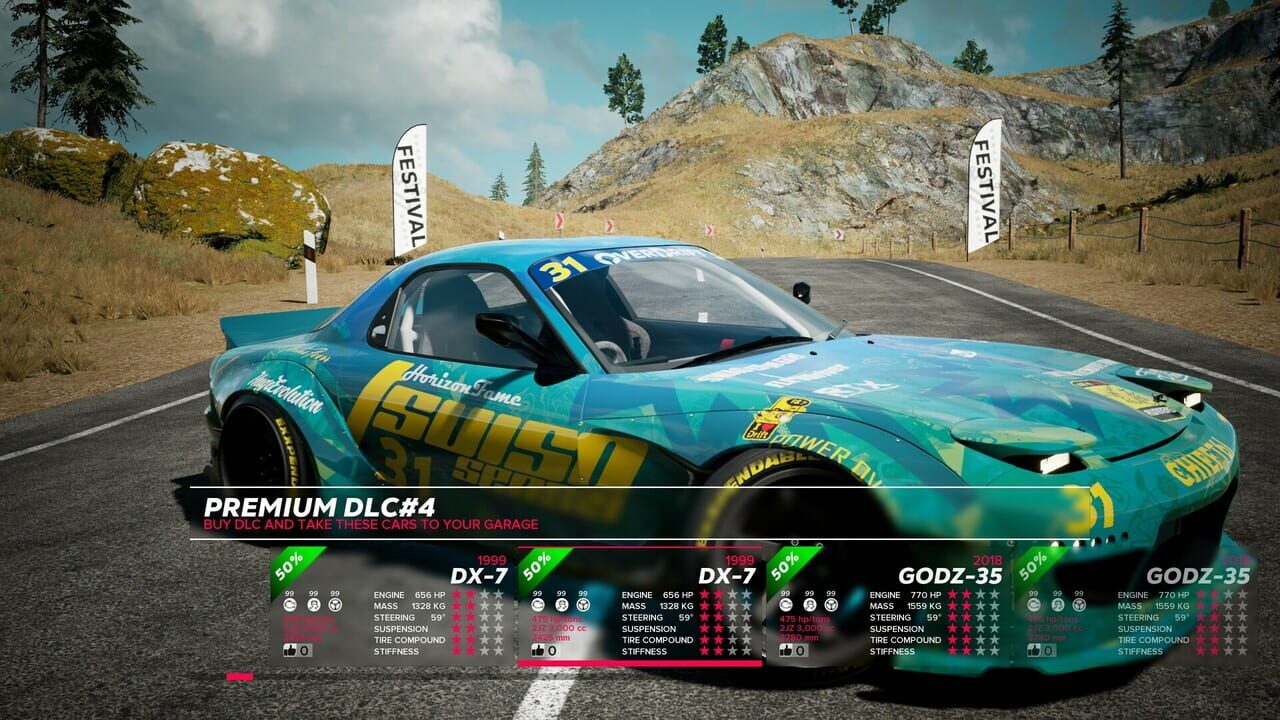The image size is (1280, 720).
Task: Click the driver helmet icon on the first DX-7 card
Action: 314,605
